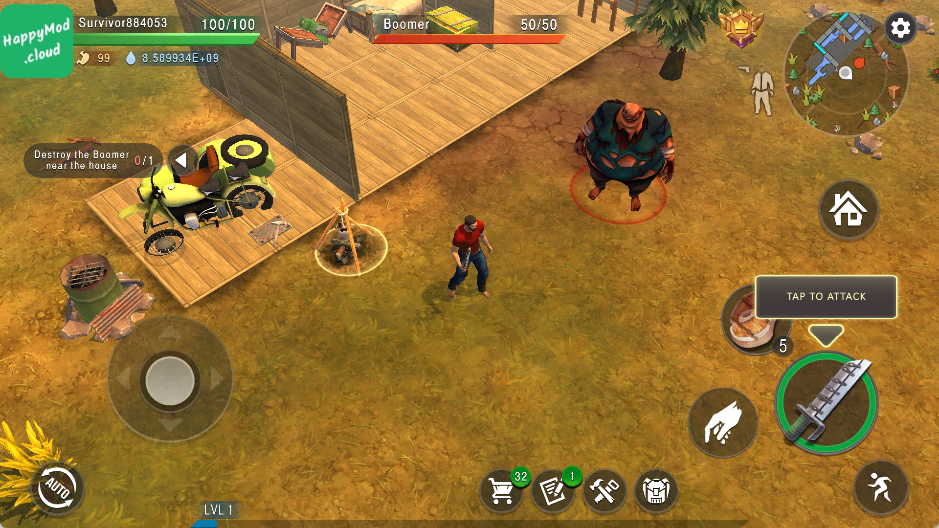Use the hand interact button
939x528 pixels.
click(722, 423)
